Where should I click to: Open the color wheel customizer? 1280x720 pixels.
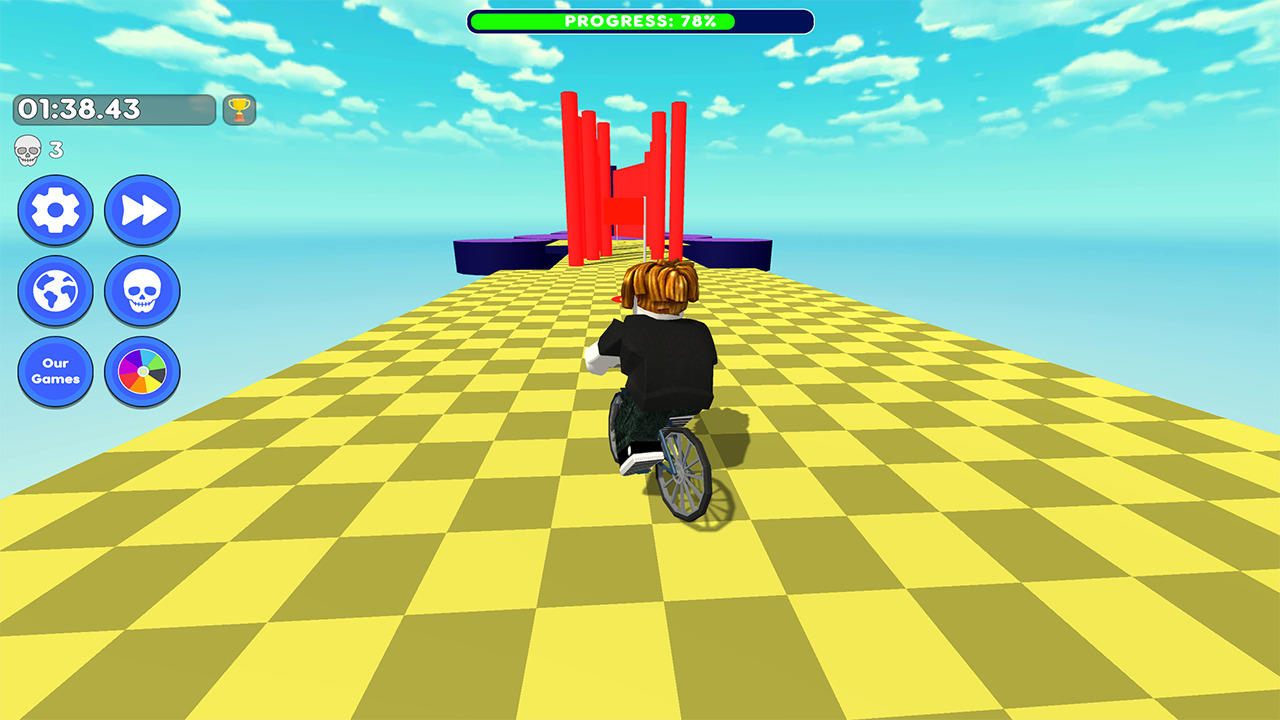pyautogui.click(x=142, y=372)
